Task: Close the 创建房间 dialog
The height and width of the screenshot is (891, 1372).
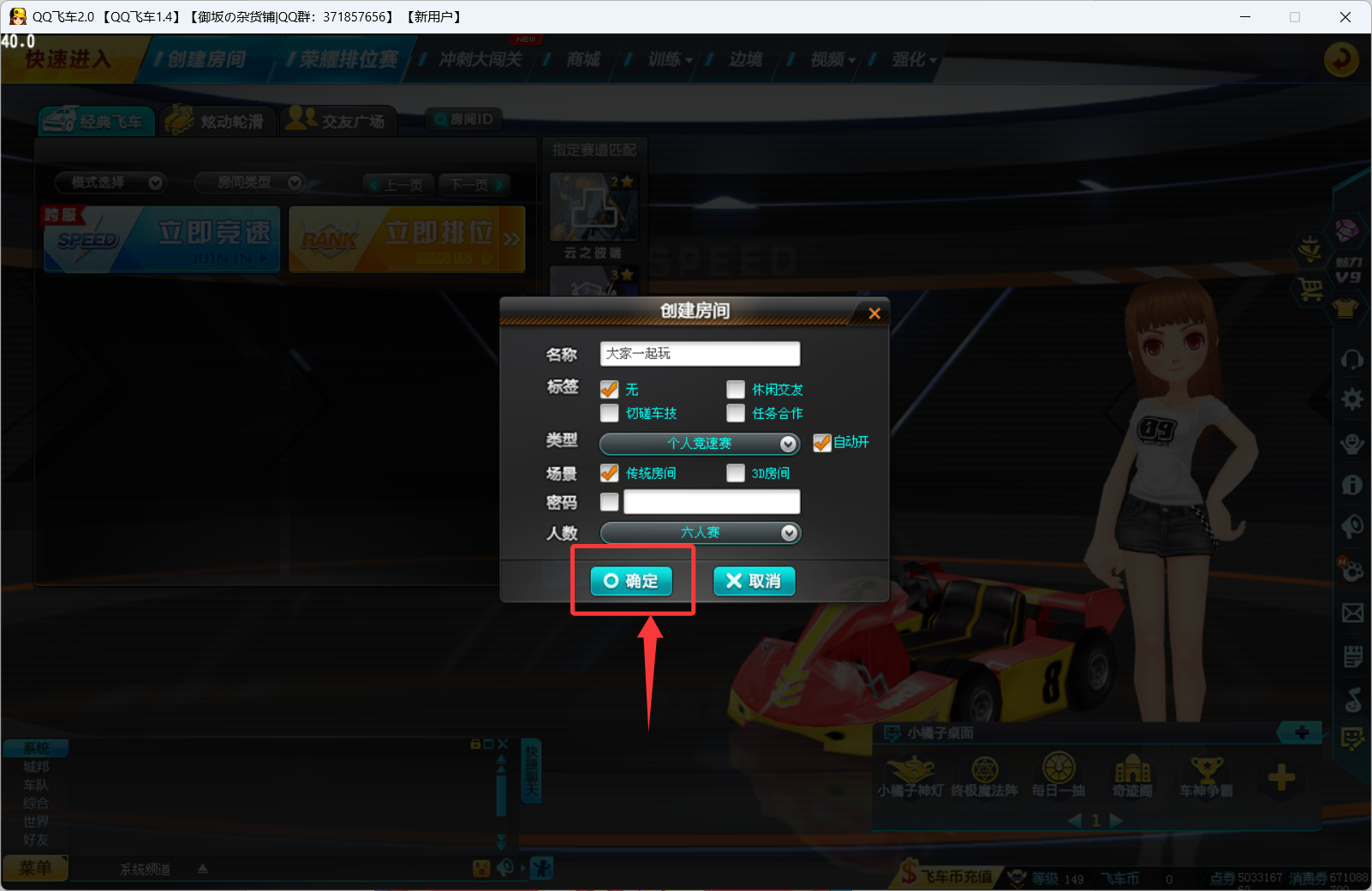Action: coord(874,314)
